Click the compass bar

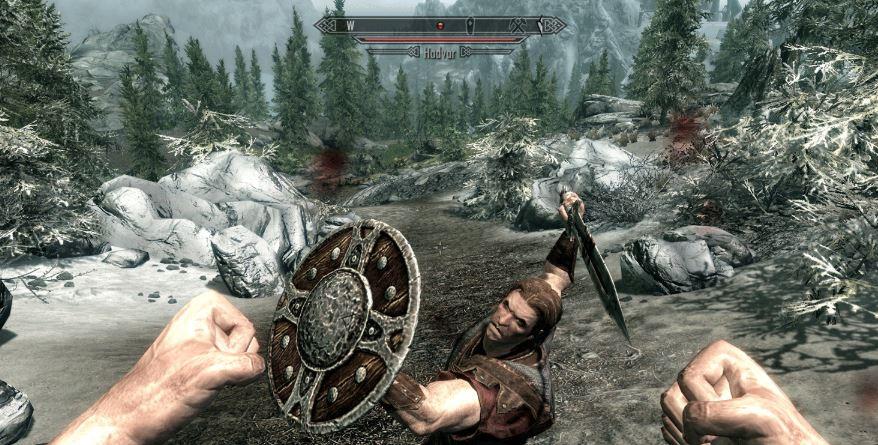pyautogui.click(x=440, y=25)
